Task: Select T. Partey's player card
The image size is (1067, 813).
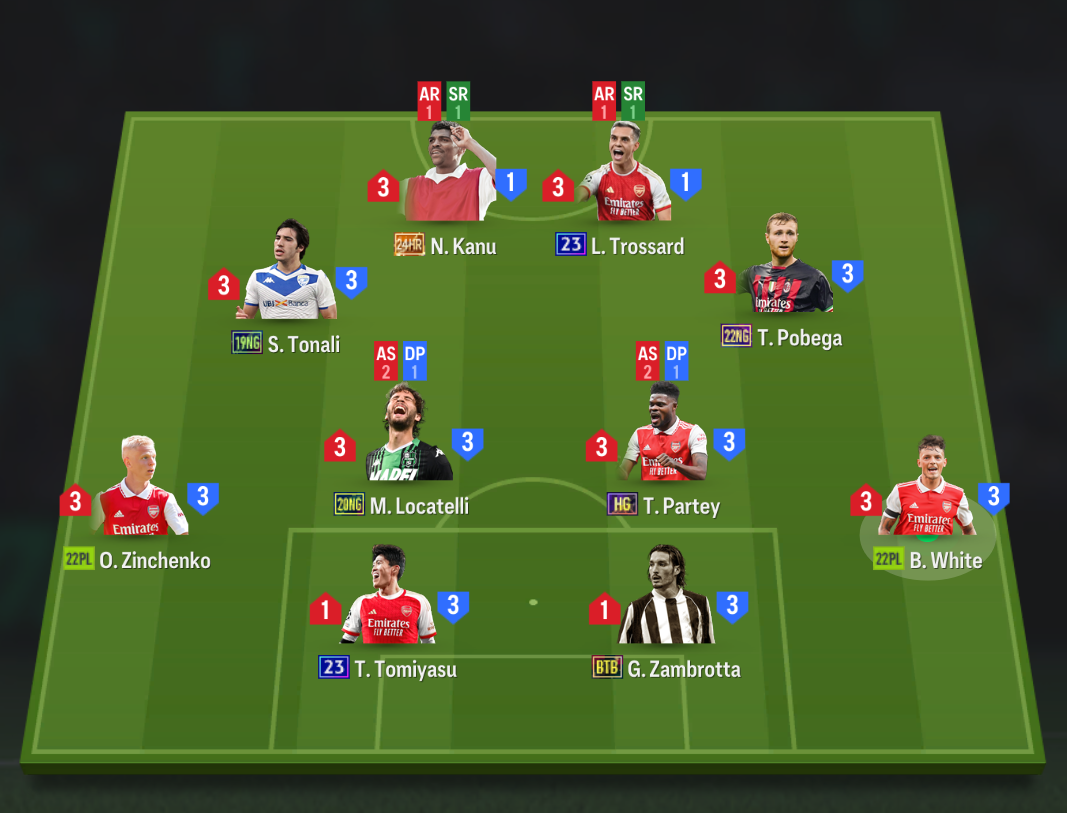Action: pyautogui.click(x=664, y=440)
